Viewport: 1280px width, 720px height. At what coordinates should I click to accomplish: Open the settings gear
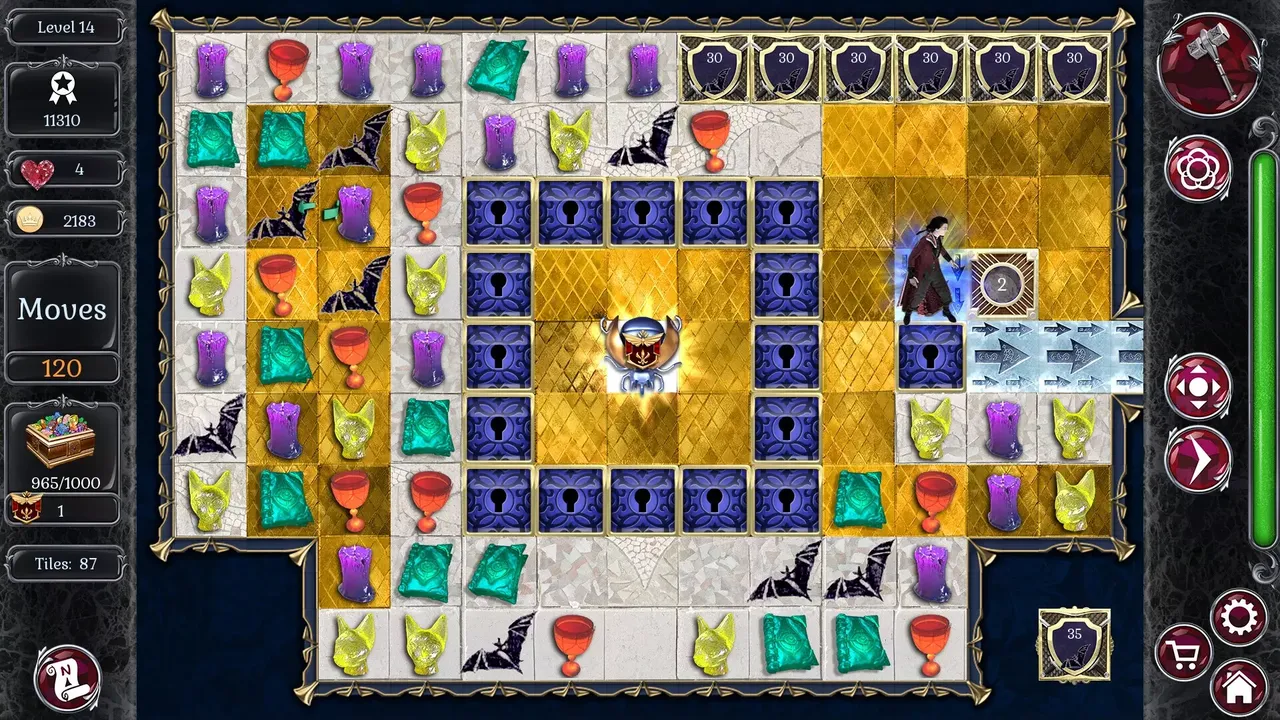coord(1239,617)
